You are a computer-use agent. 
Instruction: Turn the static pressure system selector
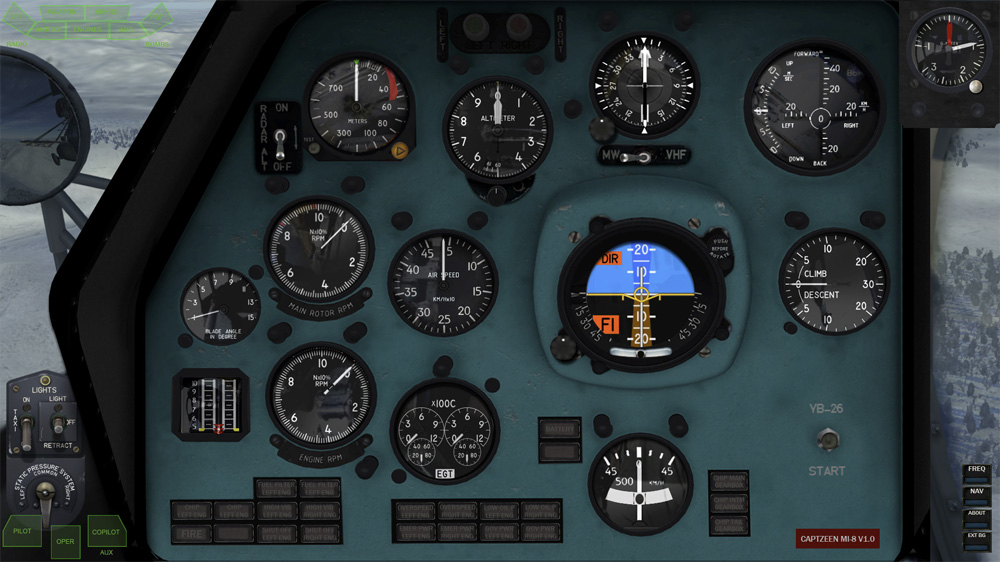click(44, 493)
